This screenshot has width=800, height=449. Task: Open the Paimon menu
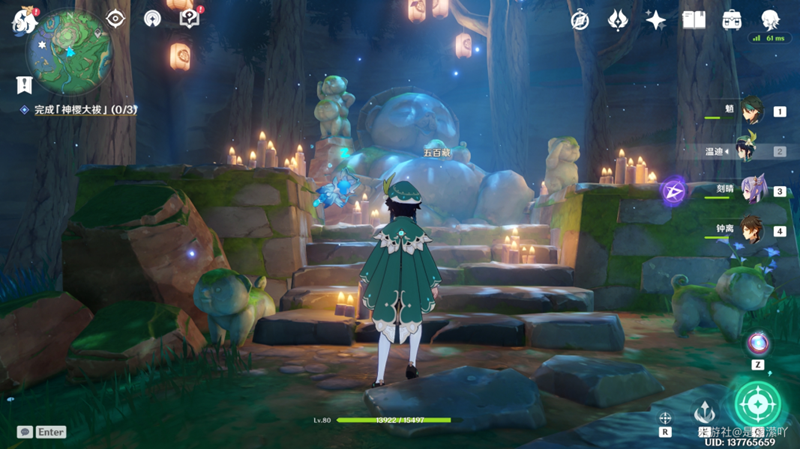20,20
